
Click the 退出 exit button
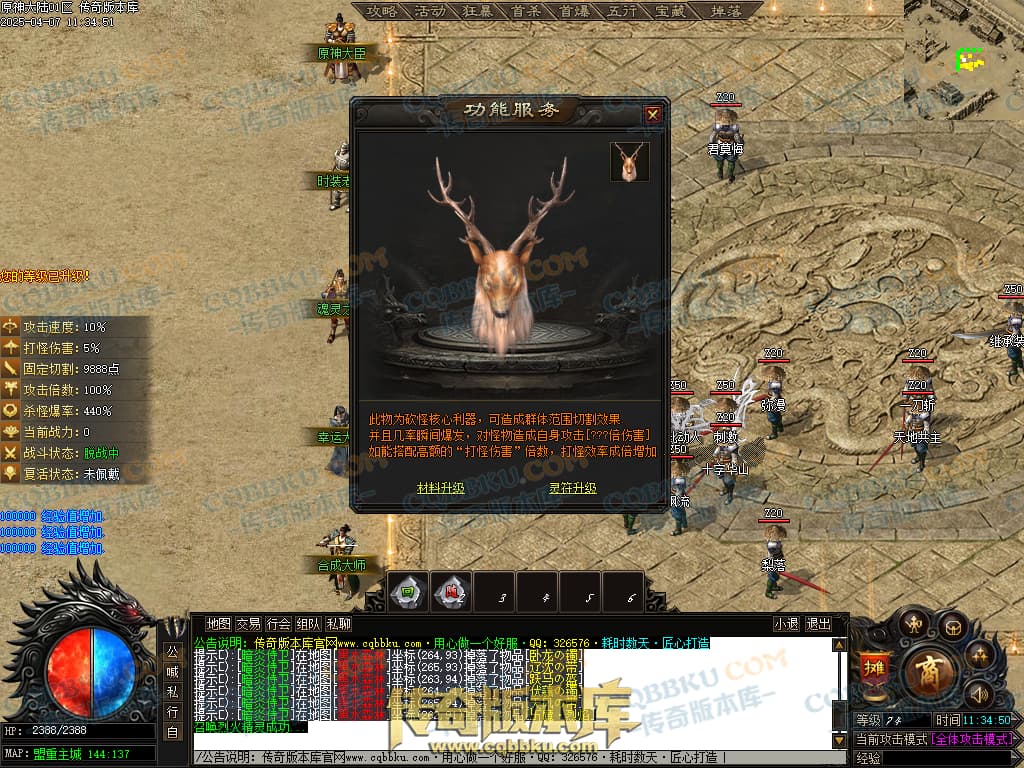coord(818,624)
